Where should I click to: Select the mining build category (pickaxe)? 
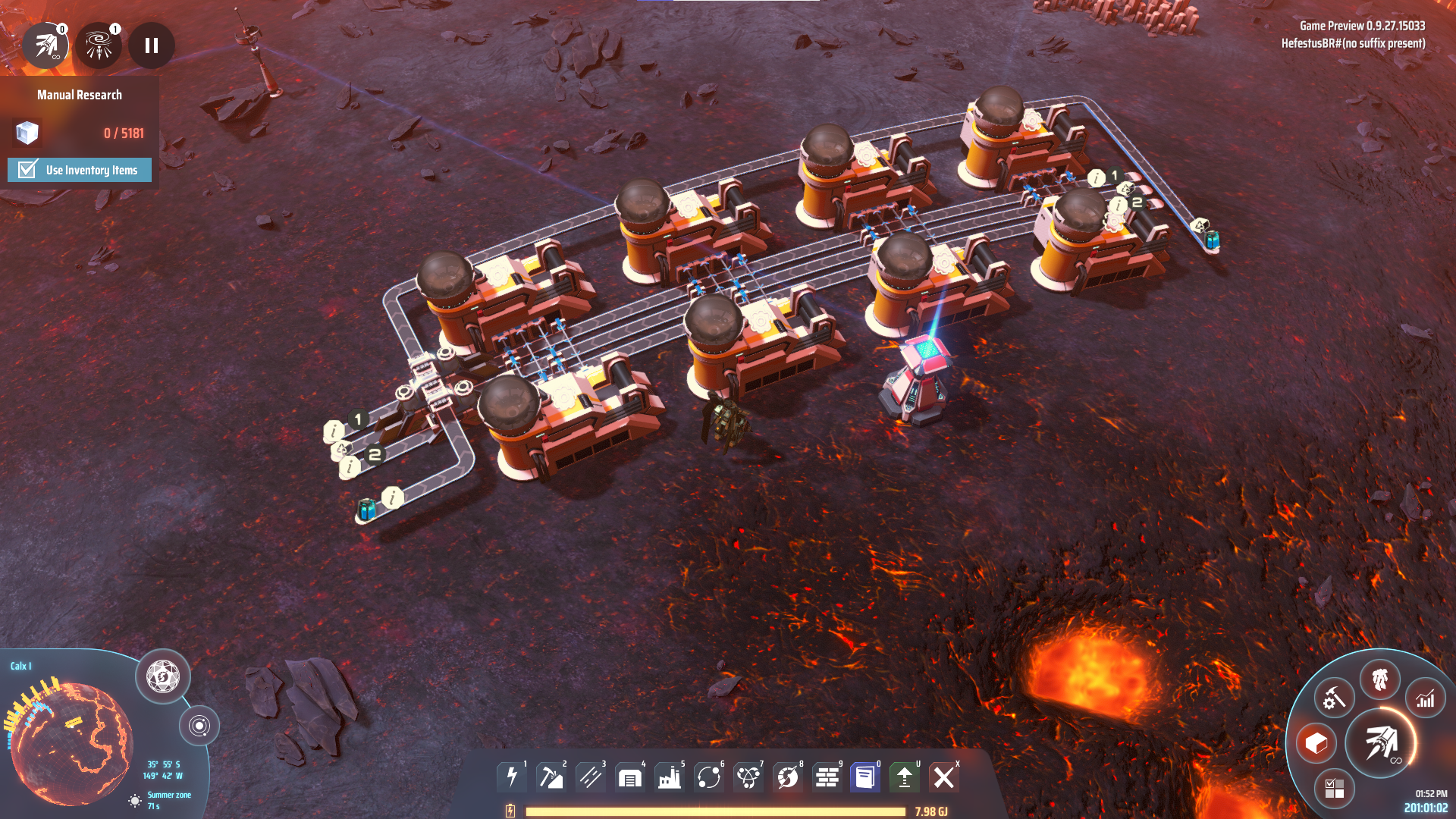[x=551, y=777]
